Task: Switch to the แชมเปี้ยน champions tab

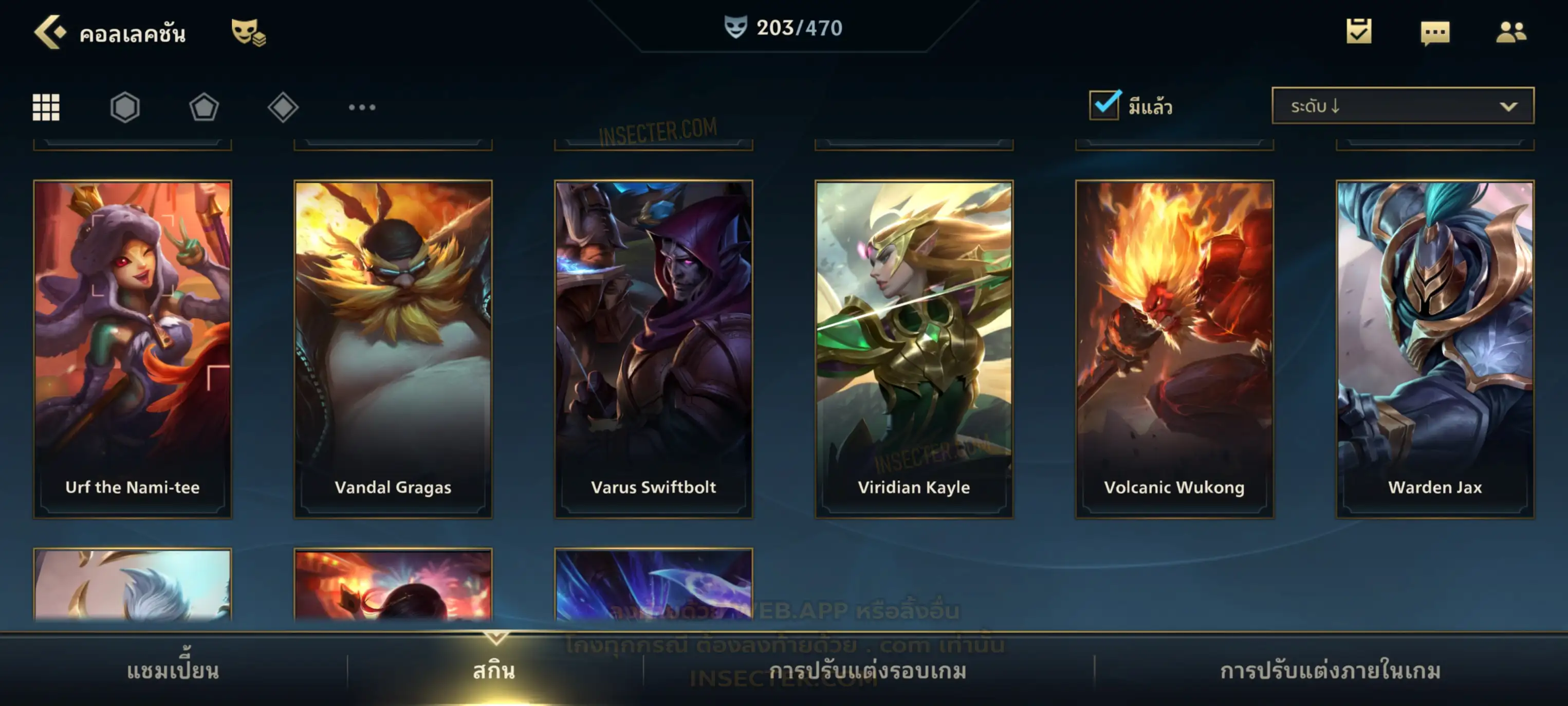Action: (173, 671)
